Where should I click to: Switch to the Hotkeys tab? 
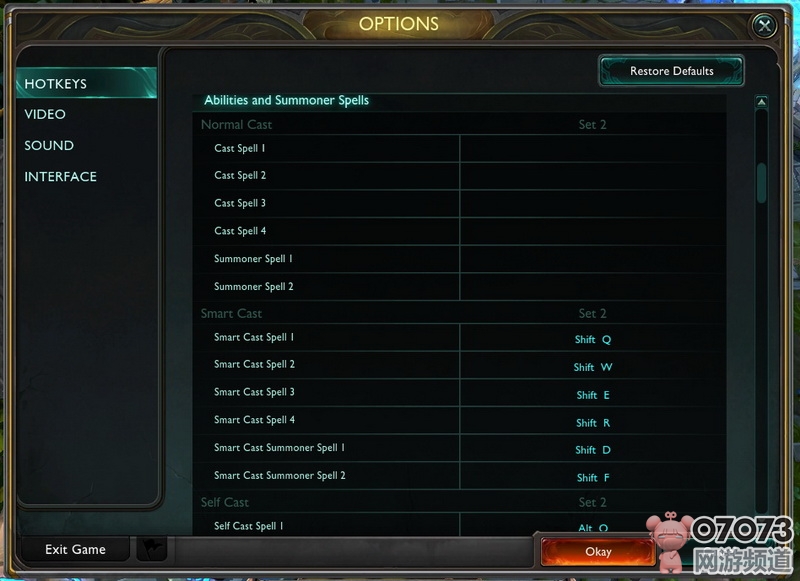point(56,84)
